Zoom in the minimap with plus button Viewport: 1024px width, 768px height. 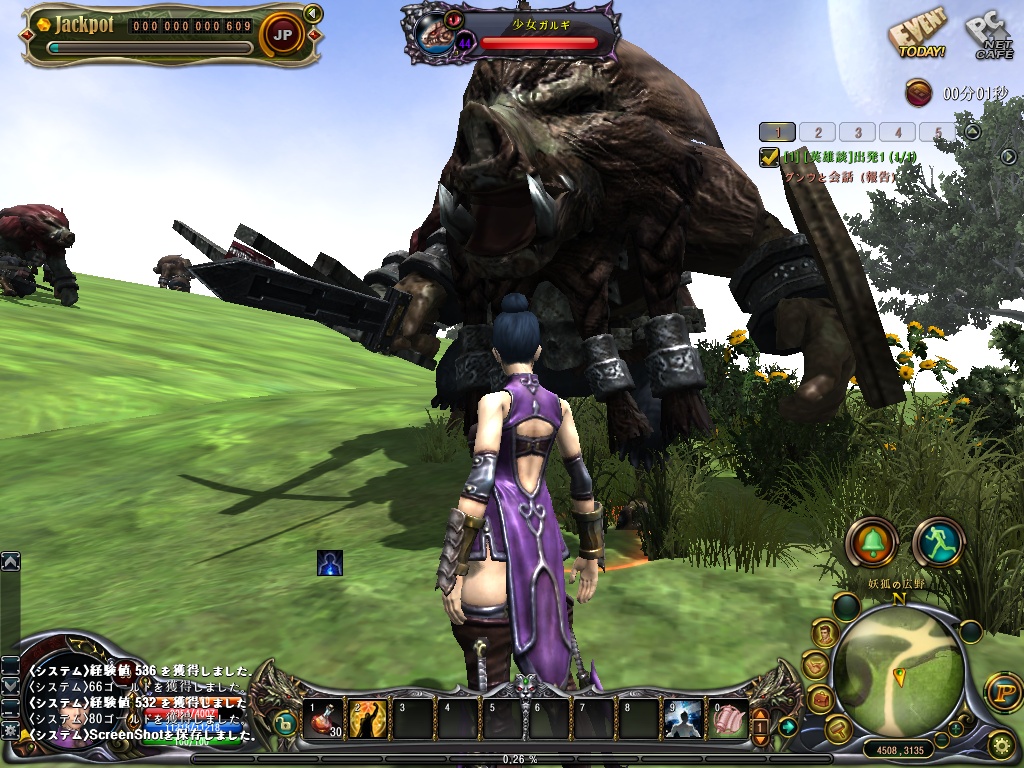point(956,727)
